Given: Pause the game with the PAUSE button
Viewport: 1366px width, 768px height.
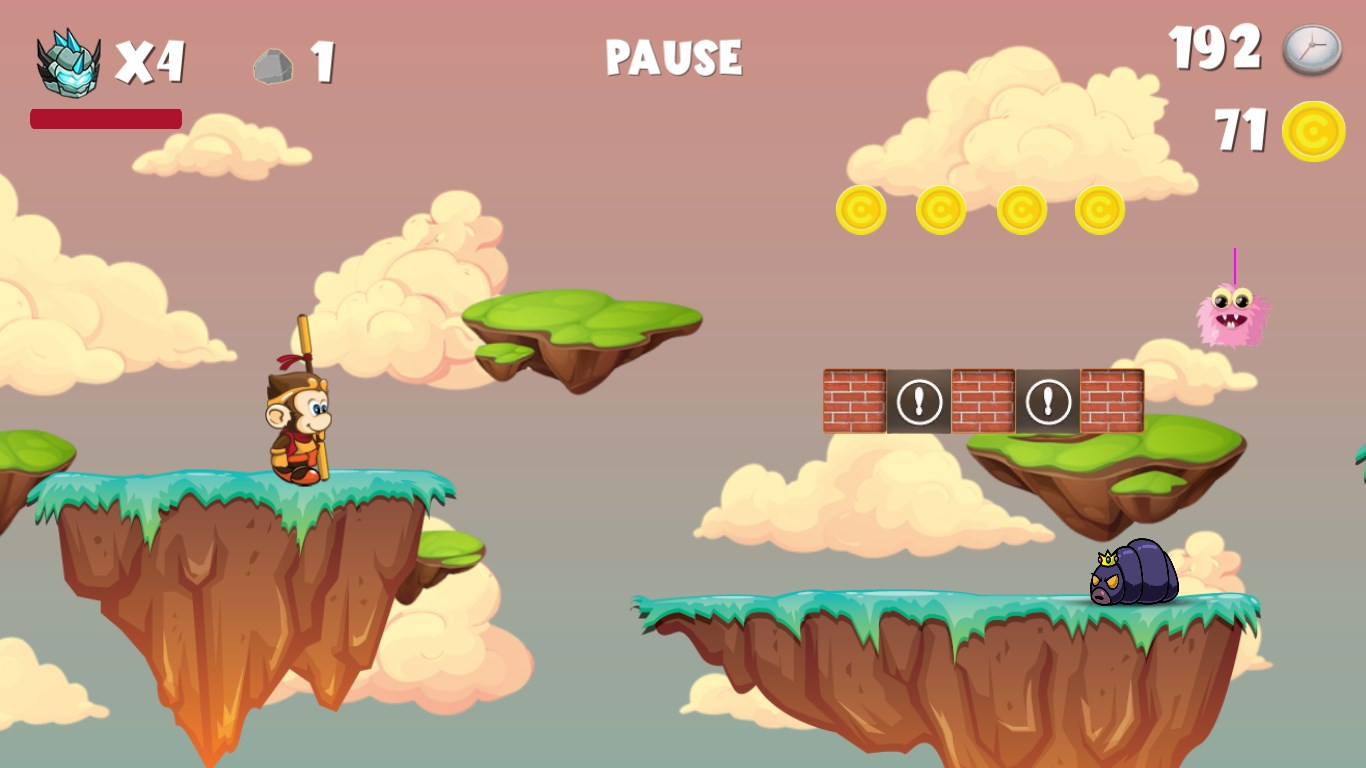Looking at the screenshot, I should tap(673, 57).
